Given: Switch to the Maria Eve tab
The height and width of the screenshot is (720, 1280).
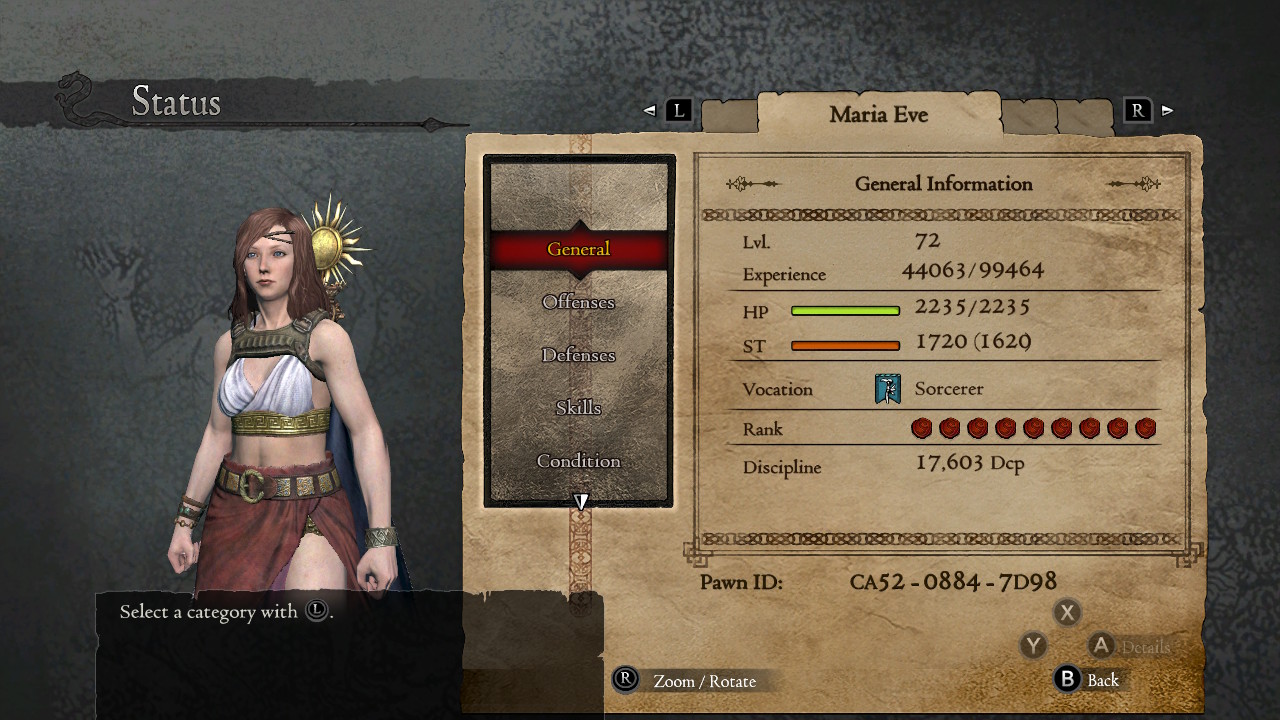Looking at the screenshot, I should (x=879, y=114).
